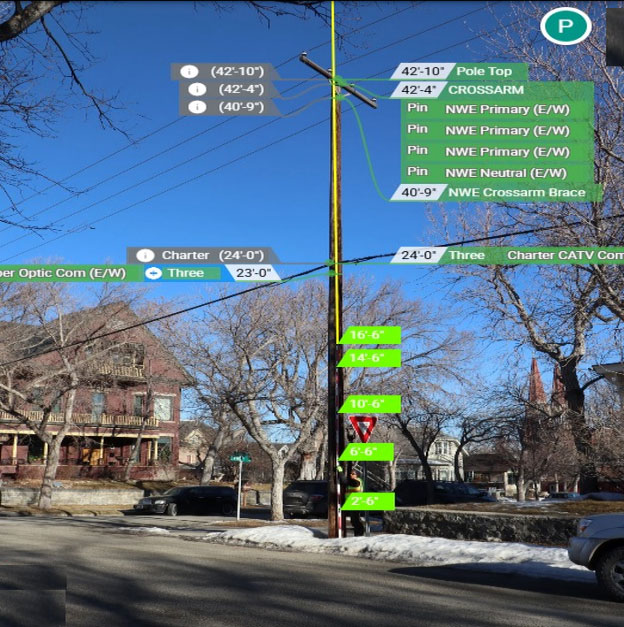Select the 6'-6" height marker
This screenshot has height=627, width=624.
(366, 452)
